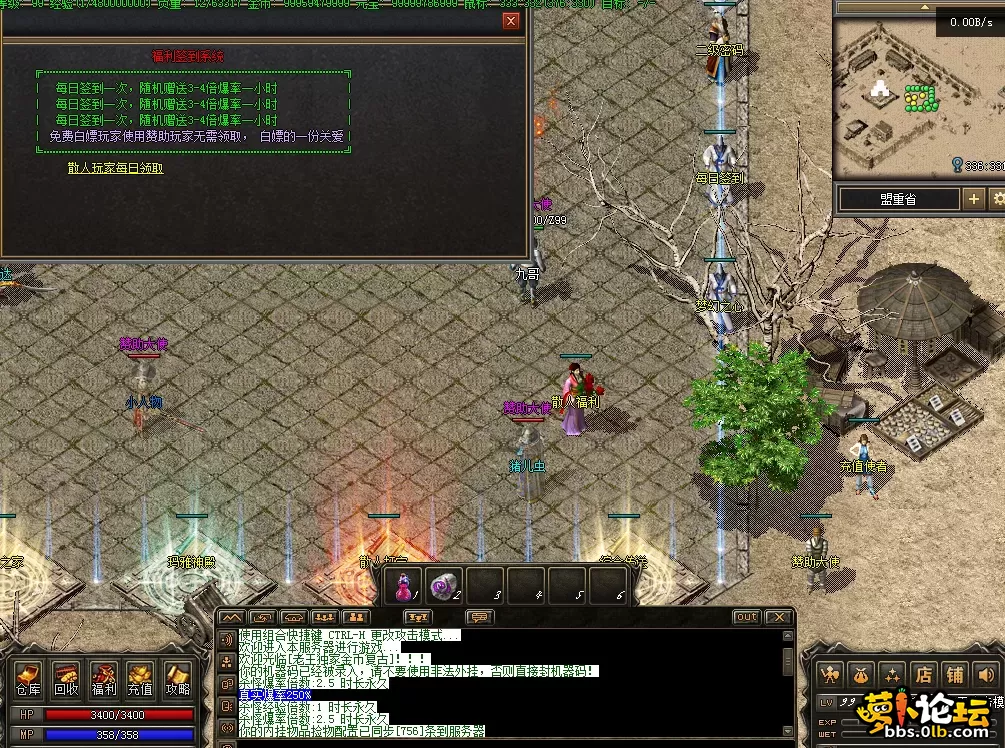1005x748 pixels.
Task: Open the 店 shop button
Action: [925, 675]
